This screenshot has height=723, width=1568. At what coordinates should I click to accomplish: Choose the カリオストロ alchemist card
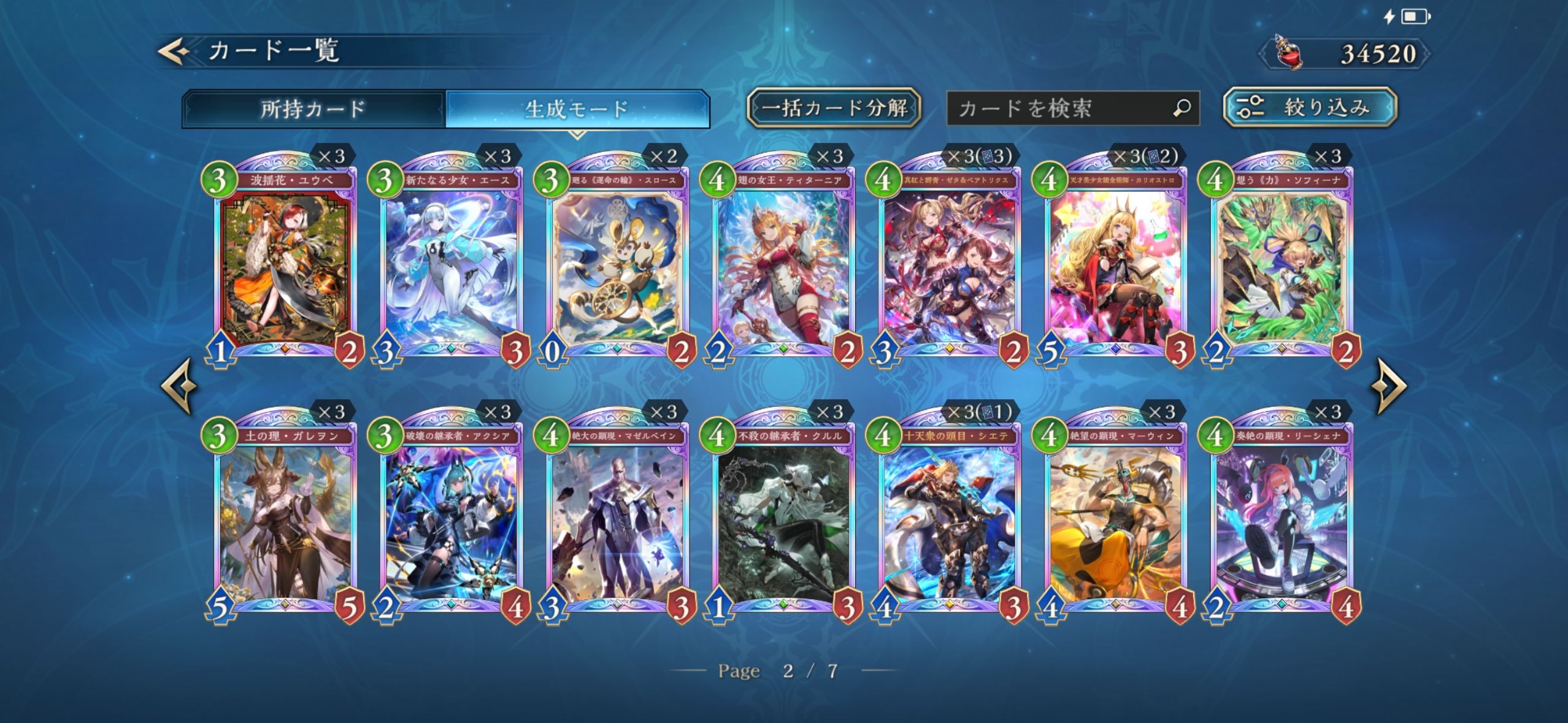coord(1115,264)
